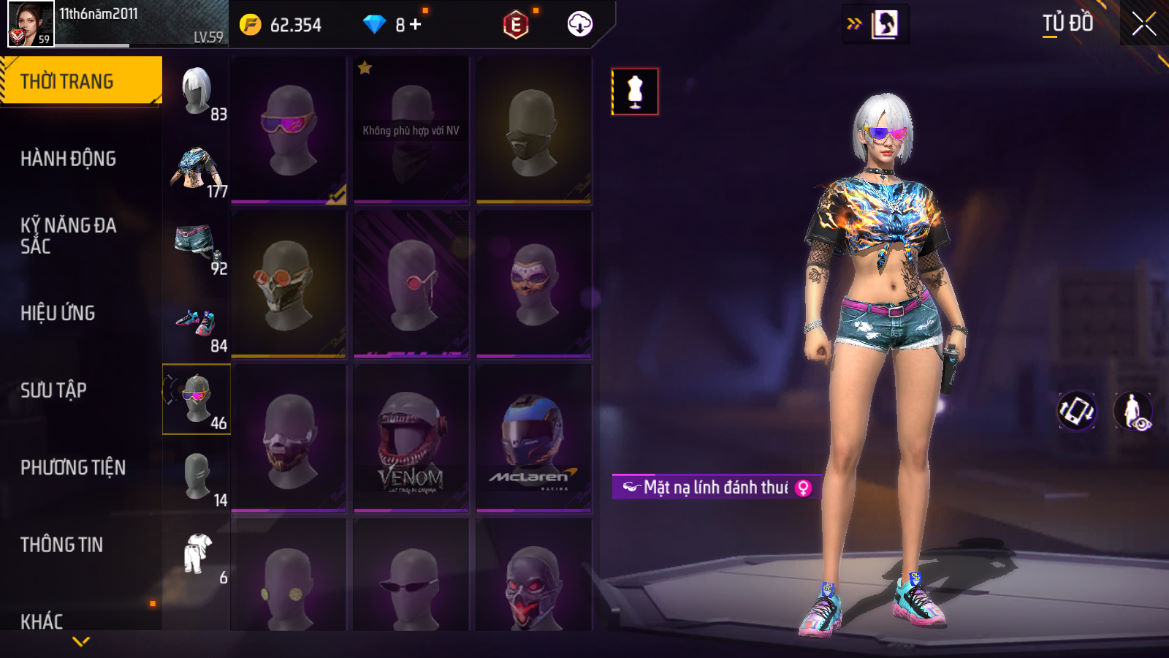
Task: Open the SƯU TẬP collection menu
Action: point(54,390)
